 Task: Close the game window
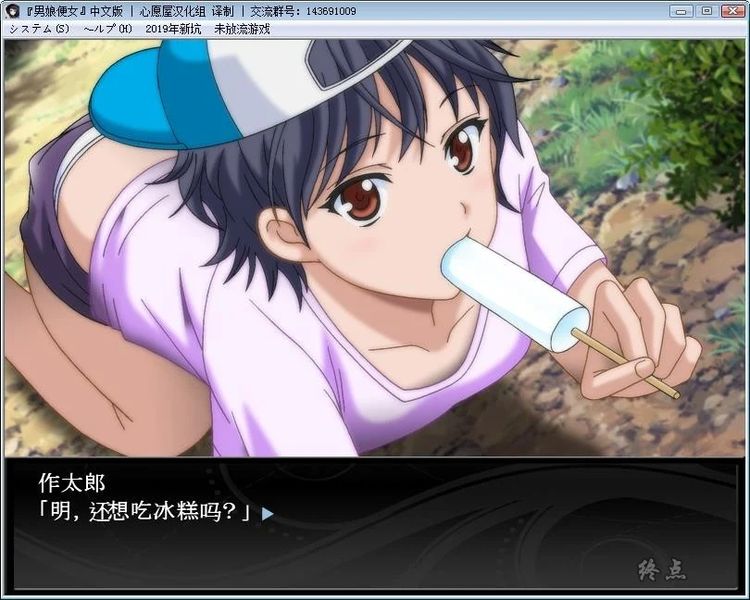point(731,10)
